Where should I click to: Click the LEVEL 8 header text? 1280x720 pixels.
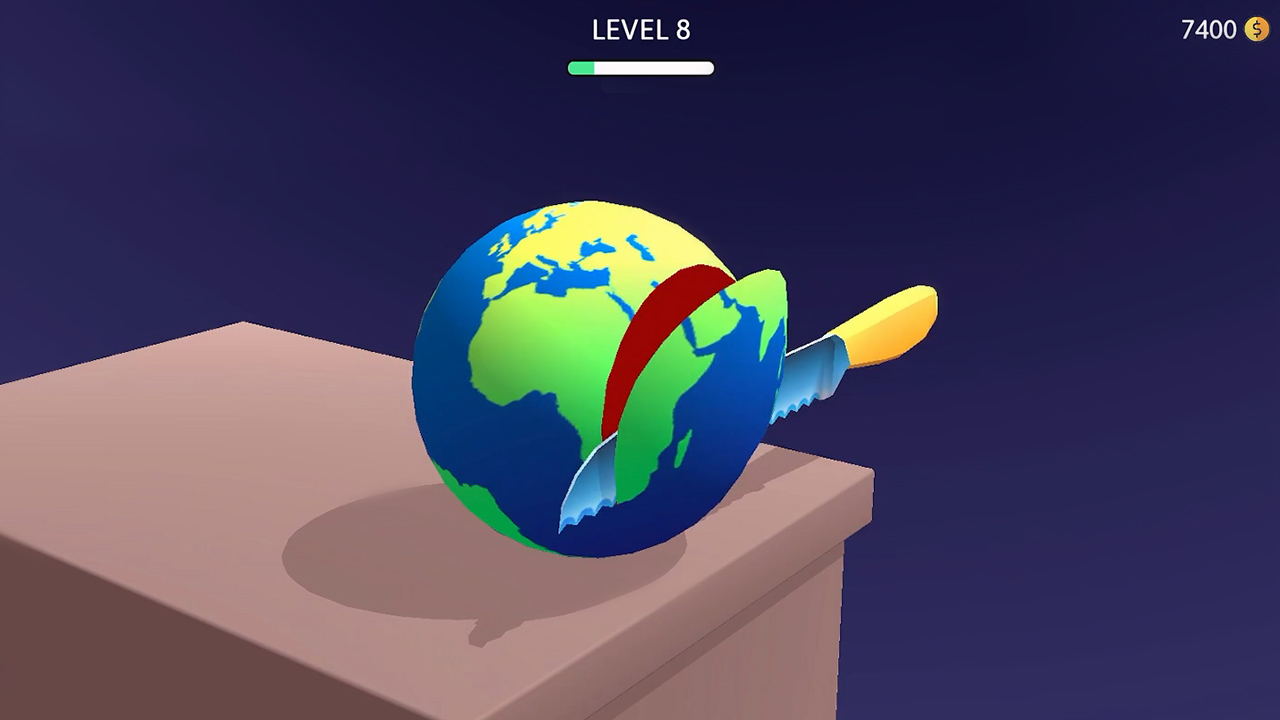coord(640,30)
